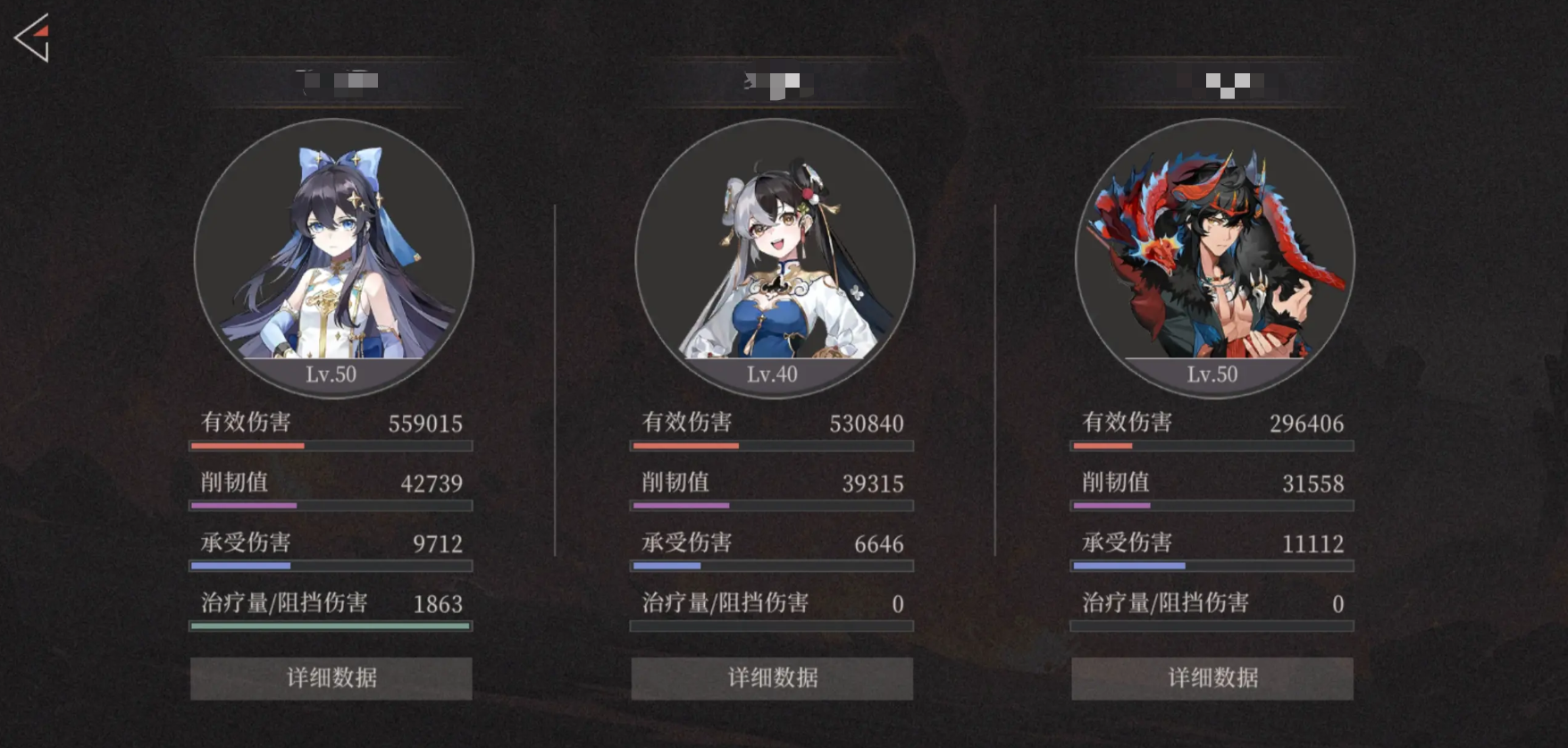Click the Lv.50 label under the first portrait
This screenshot has width=1568, height=748.
pos(331,374)
